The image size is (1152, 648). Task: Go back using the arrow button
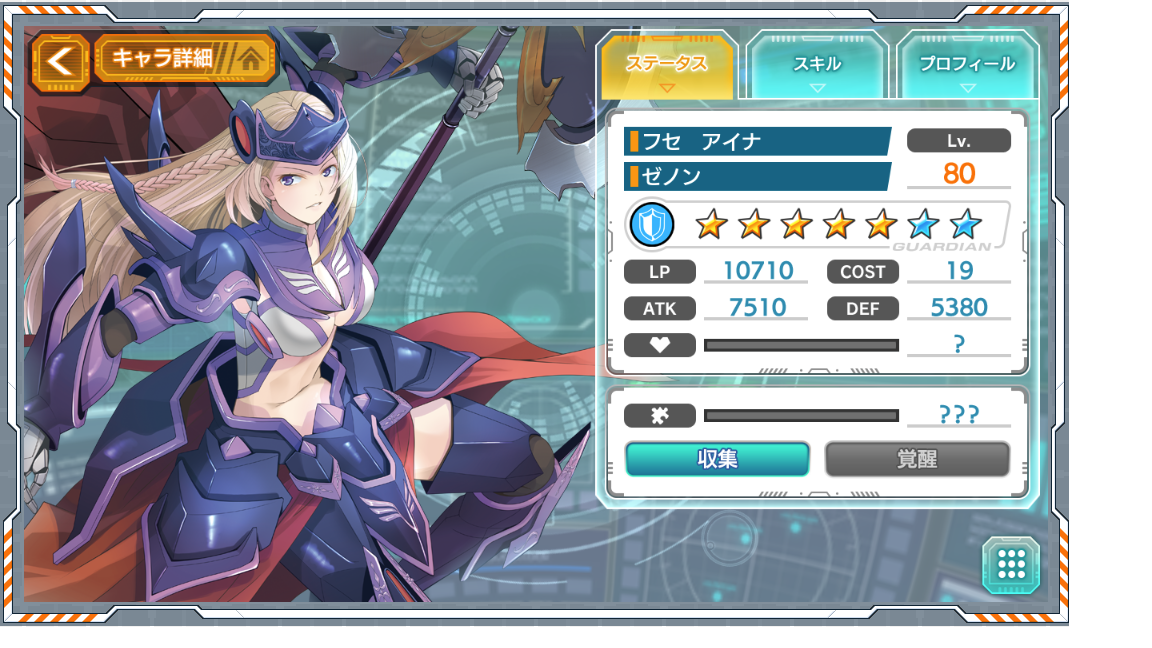tap(61, 60)
